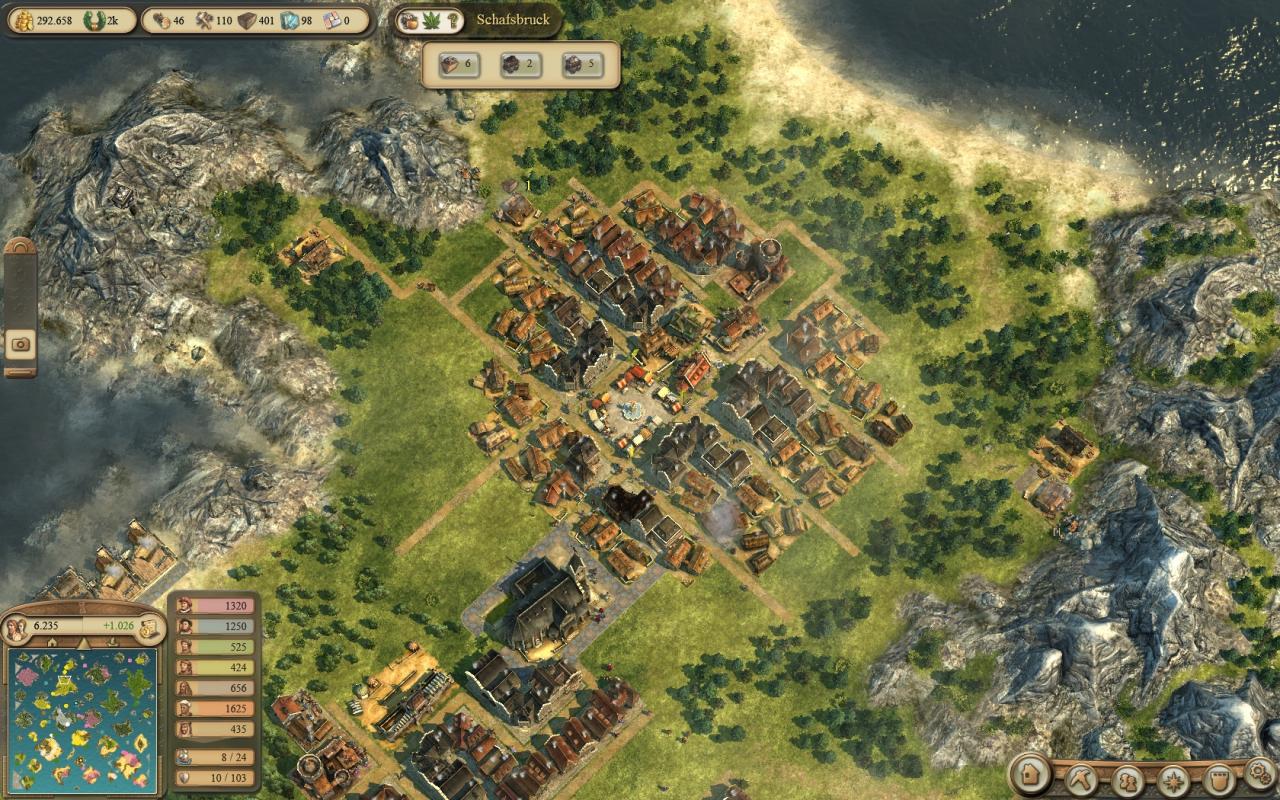The width and height of the screenshot is (1280, 800).
Task: Click the compass star button
Action: [x=1173, y=778]
